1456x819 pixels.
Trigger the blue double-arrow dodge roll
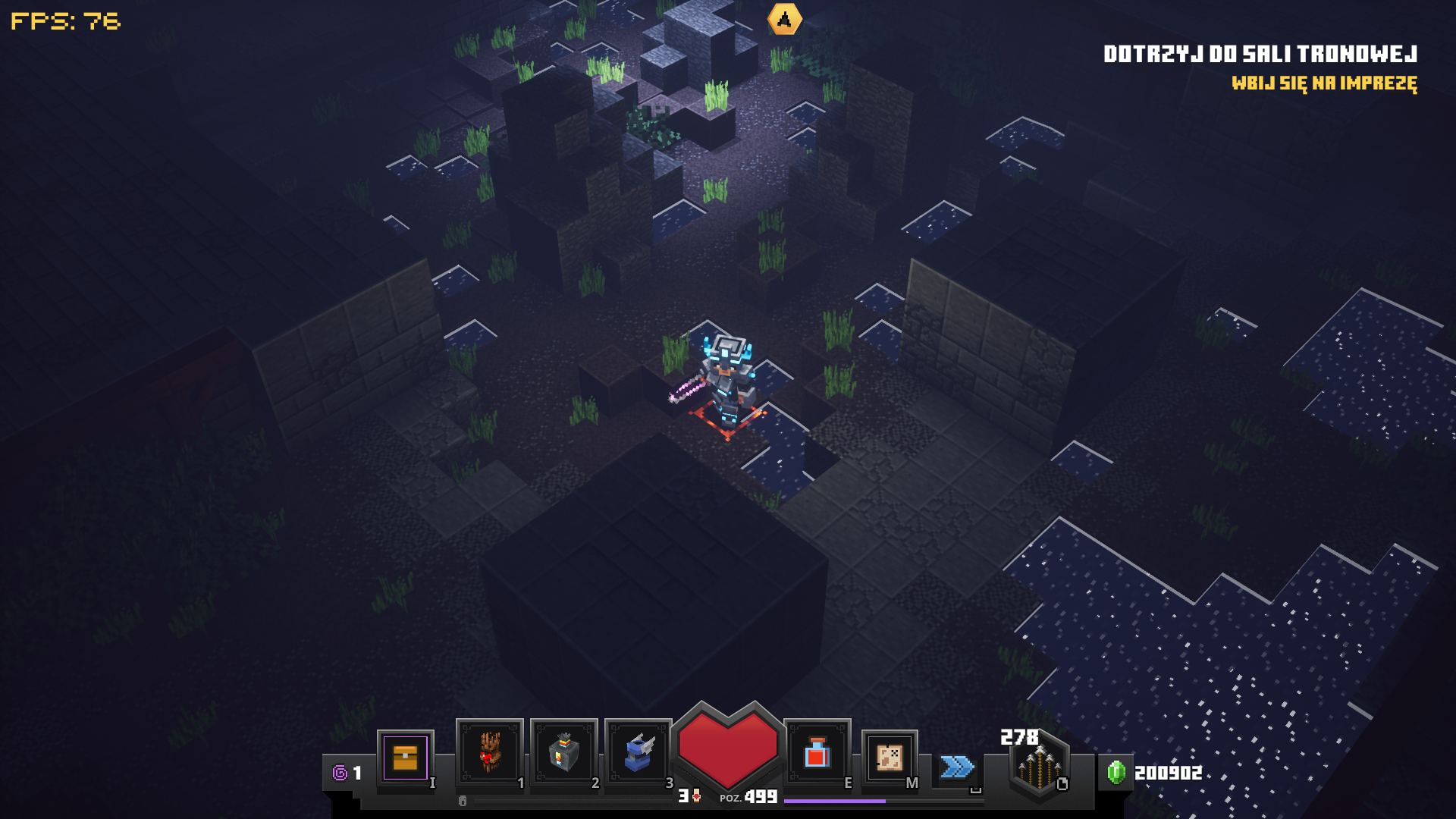957,767
